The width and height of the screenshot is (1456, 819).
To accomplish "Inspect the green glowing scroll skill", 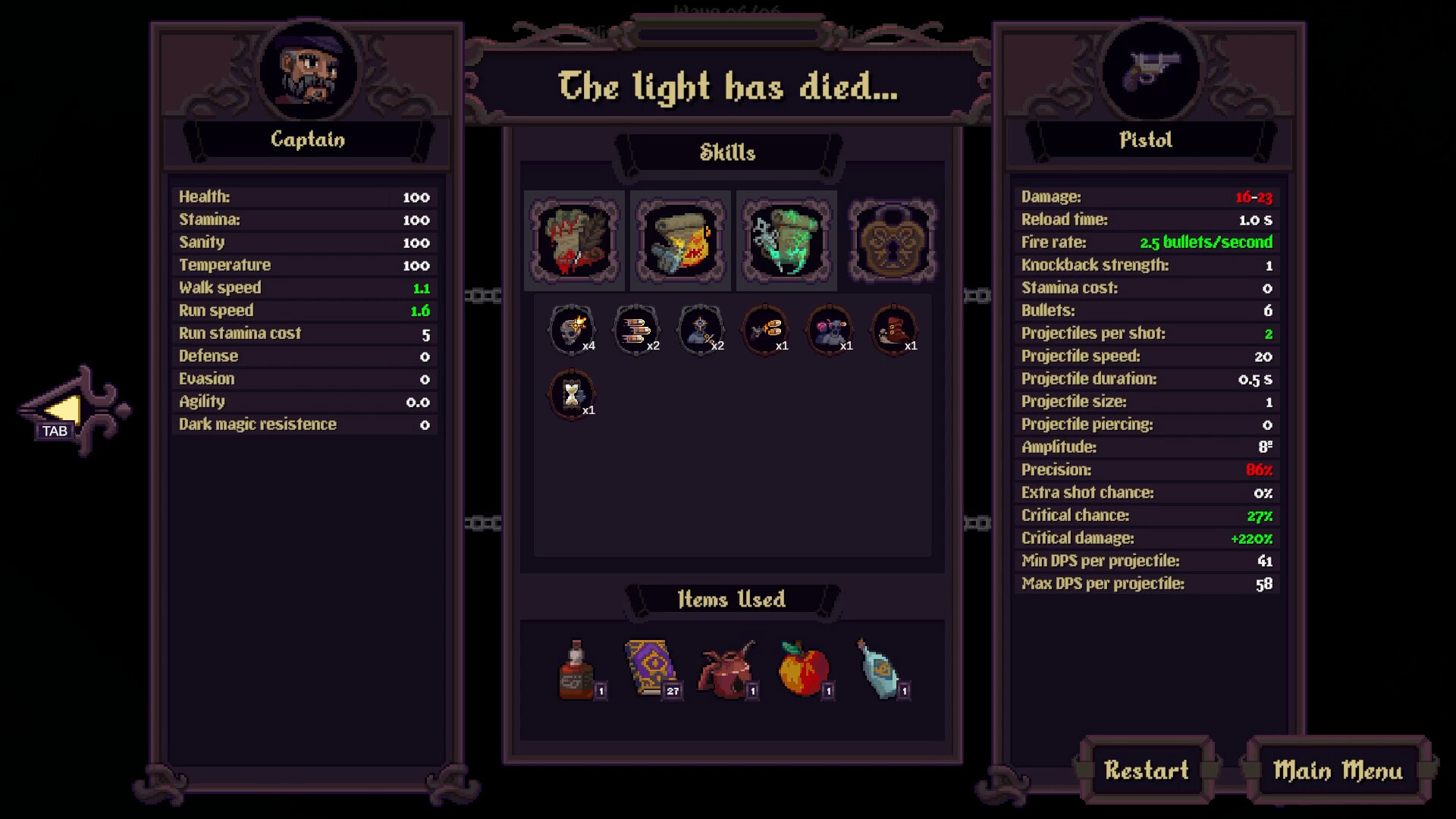I will [786, 240].
